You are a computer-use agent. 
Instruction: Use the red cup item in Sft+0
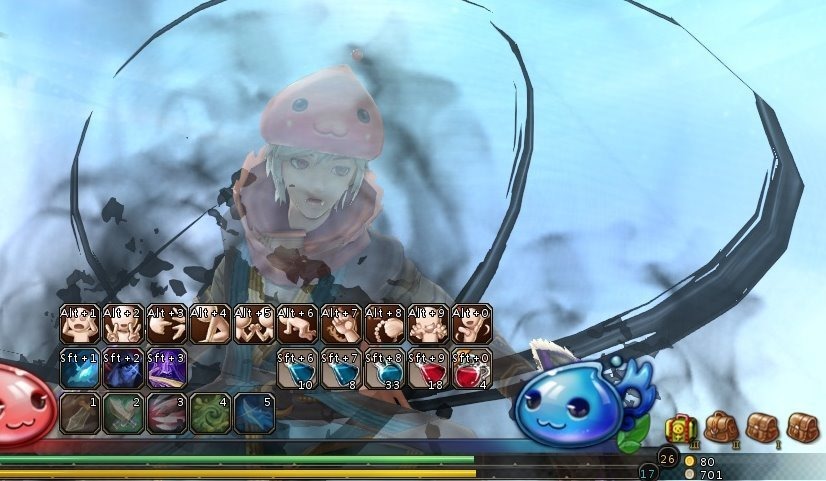pos(472,369)
